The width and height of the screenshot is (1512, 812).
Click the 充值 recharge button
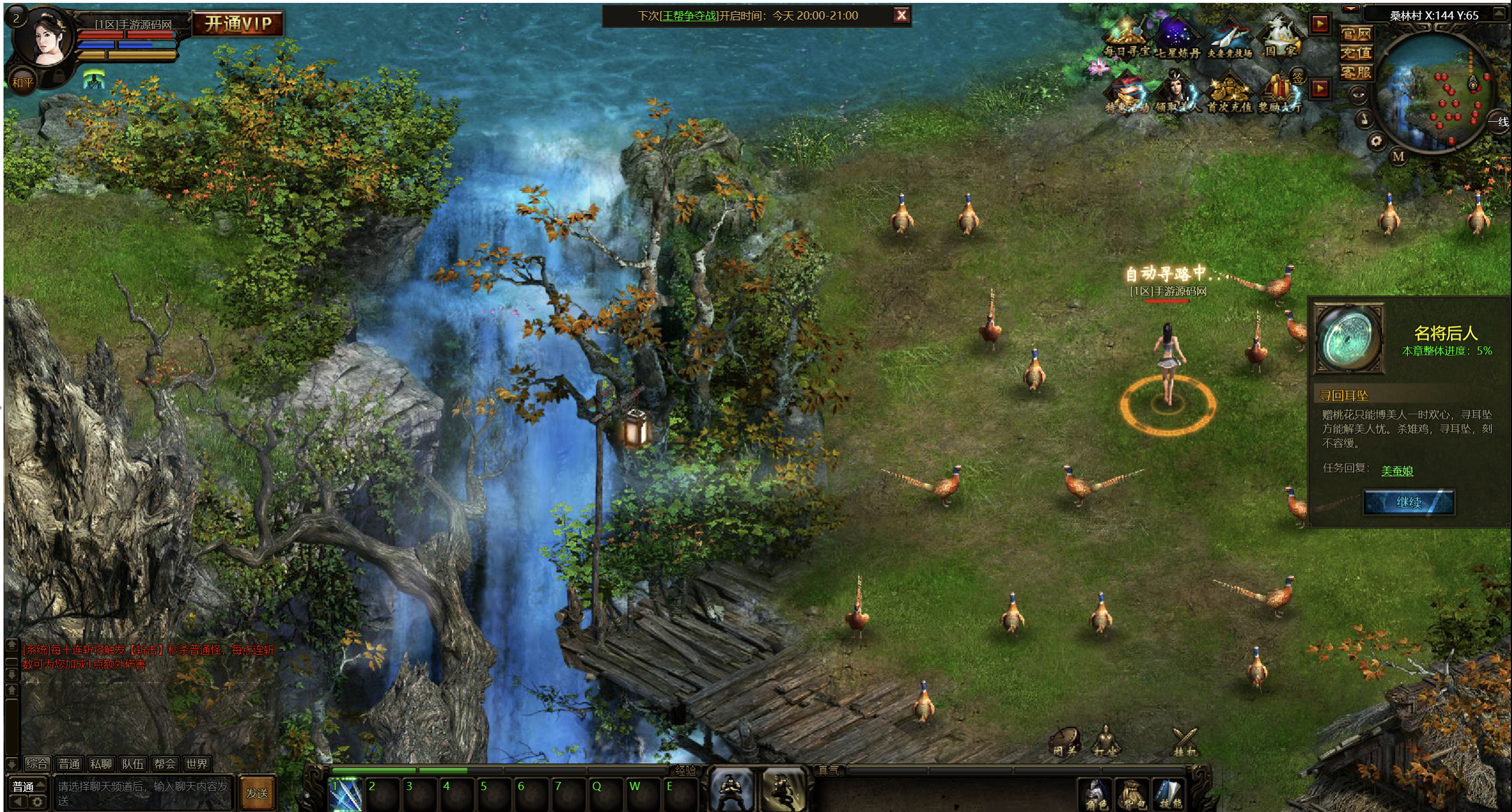pyautogui.click(x=1355, y=53)
